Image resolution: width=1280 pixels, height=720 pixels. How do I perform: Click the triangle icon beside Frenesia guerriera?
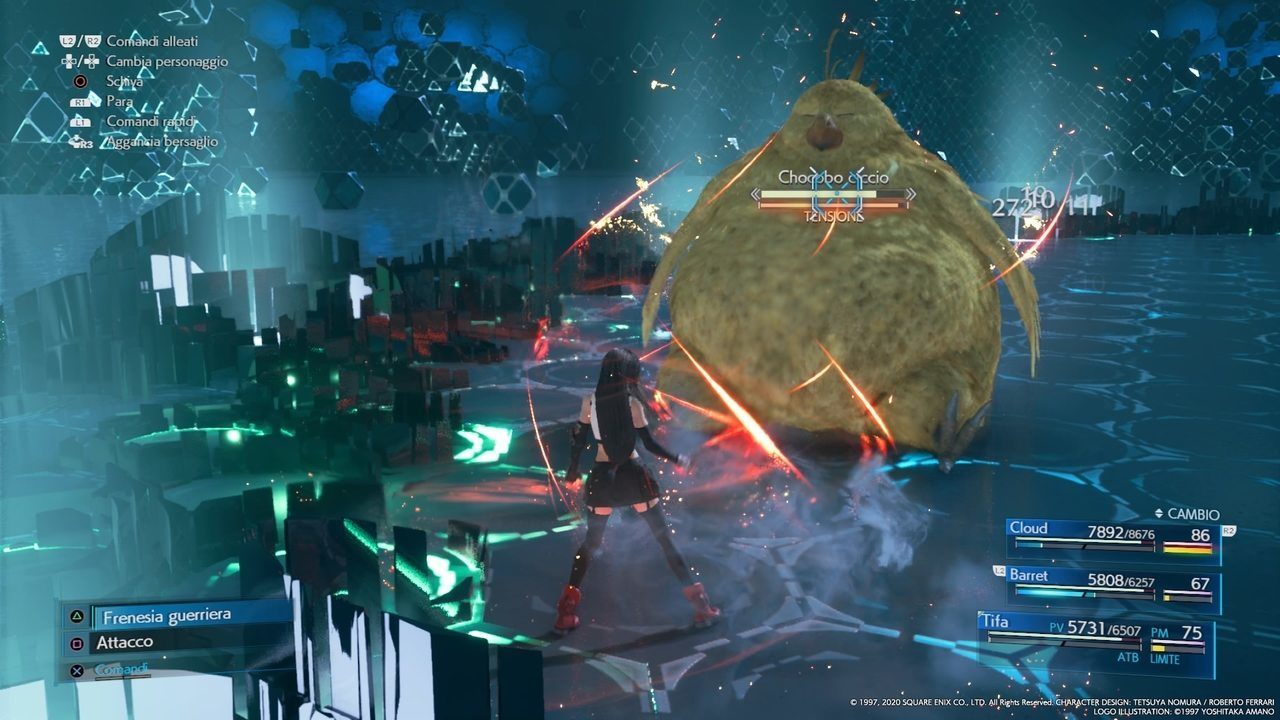tap(77, 616)
